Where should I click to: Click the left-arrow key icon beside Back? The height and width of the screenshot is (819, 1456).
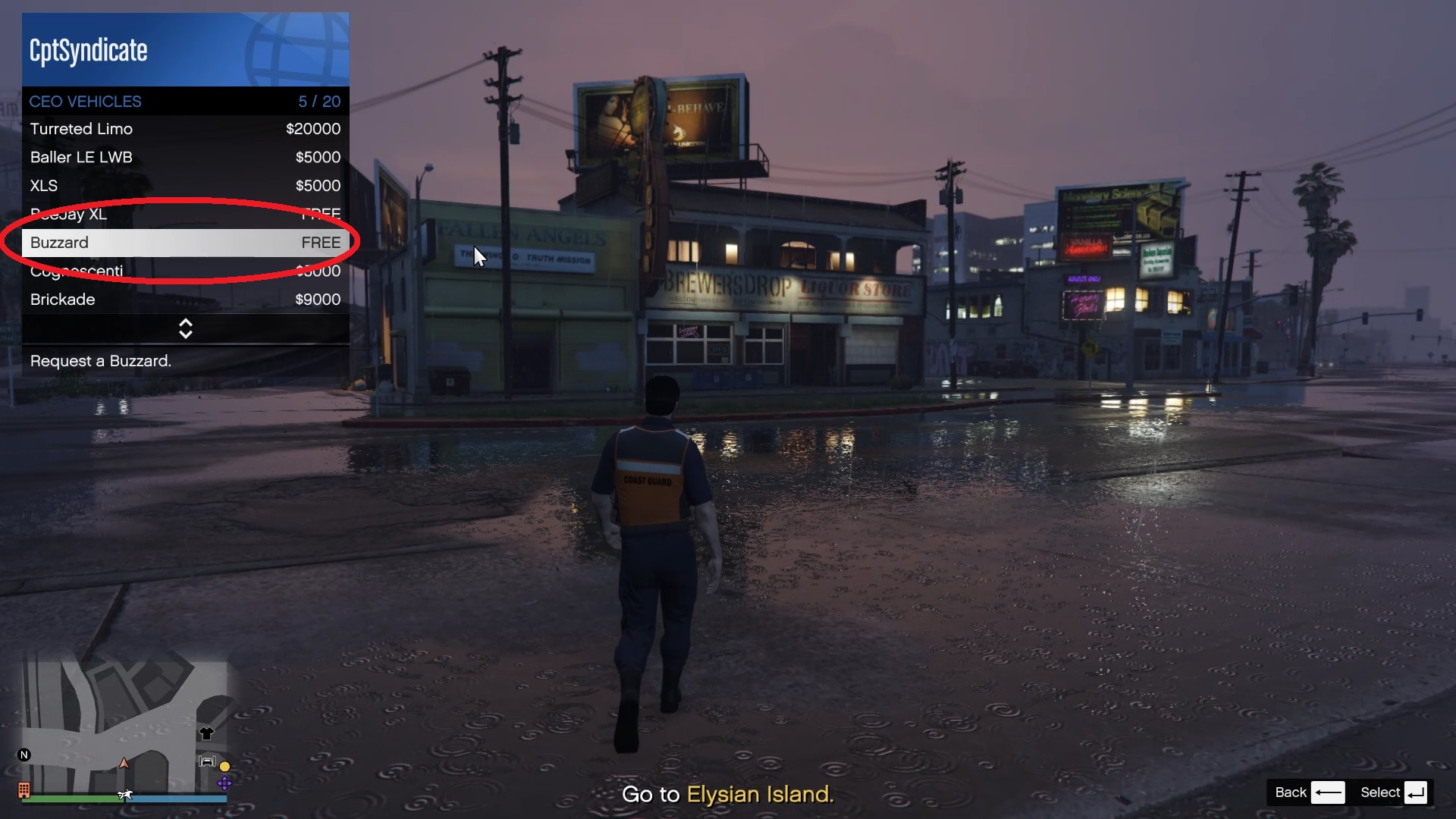tap(1329, 792)
